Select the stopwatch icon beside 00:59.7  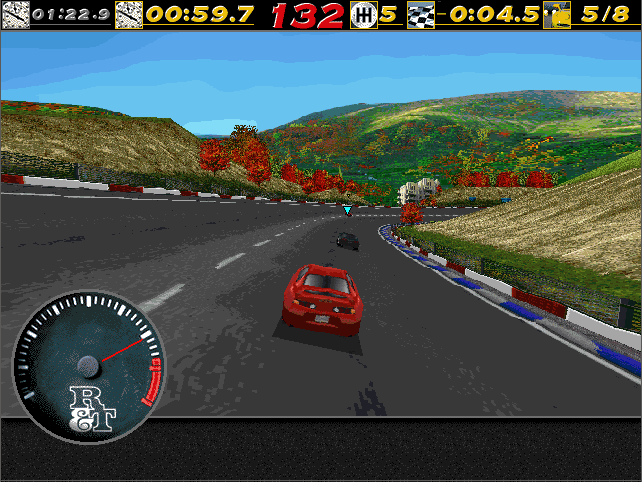pyautogui.click(x=128, y=15)
